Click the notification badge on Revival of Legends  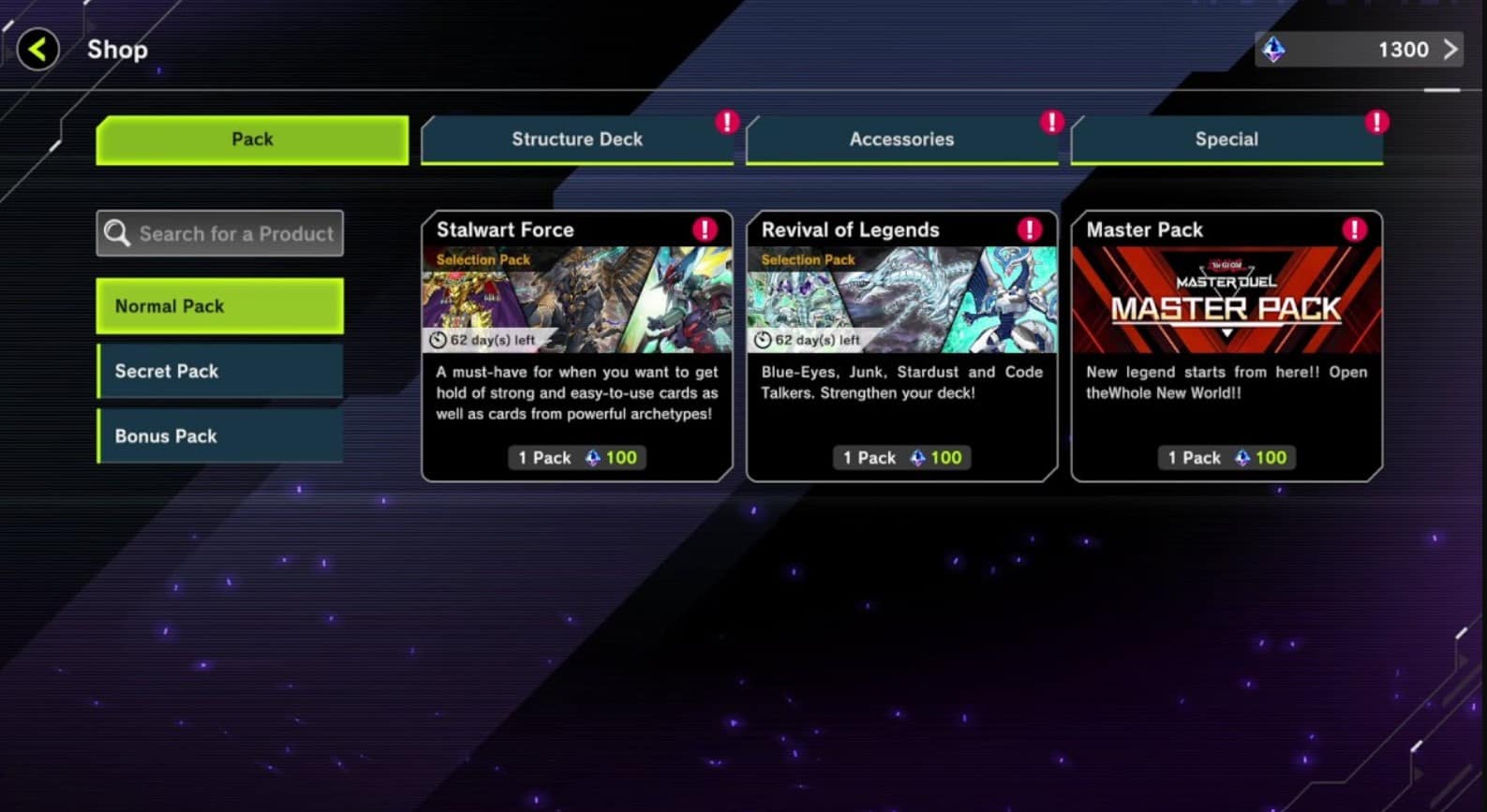tap(1028, 228)
